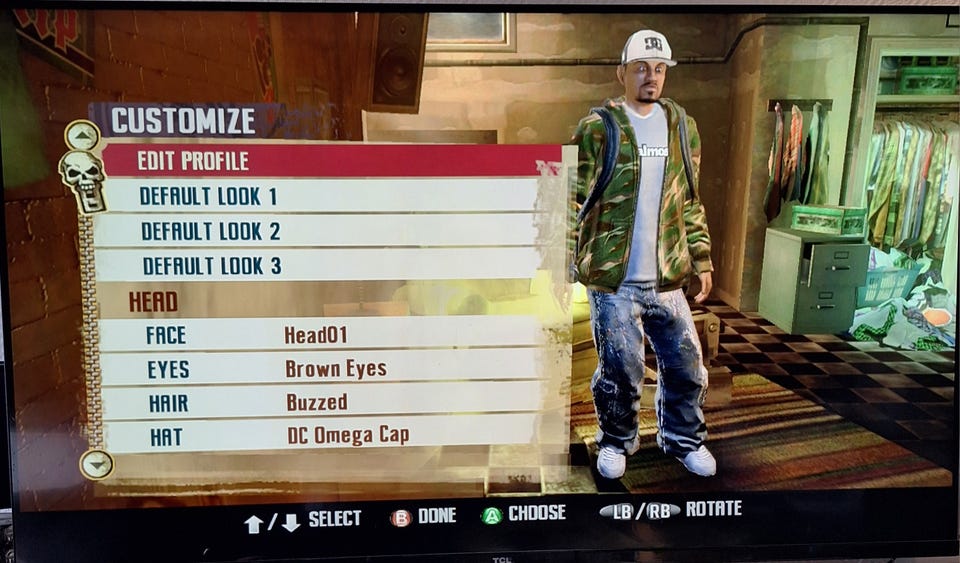
Task: Change the Eyes setting from Brown Eyes
Action: click(320, 369)
